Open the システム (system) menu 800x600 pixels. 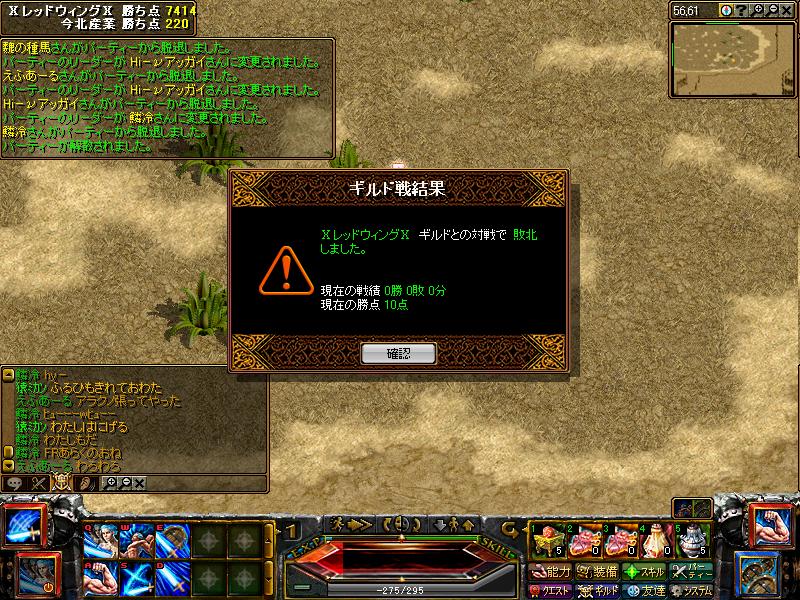pyautogui.click(x=692, y=590)
